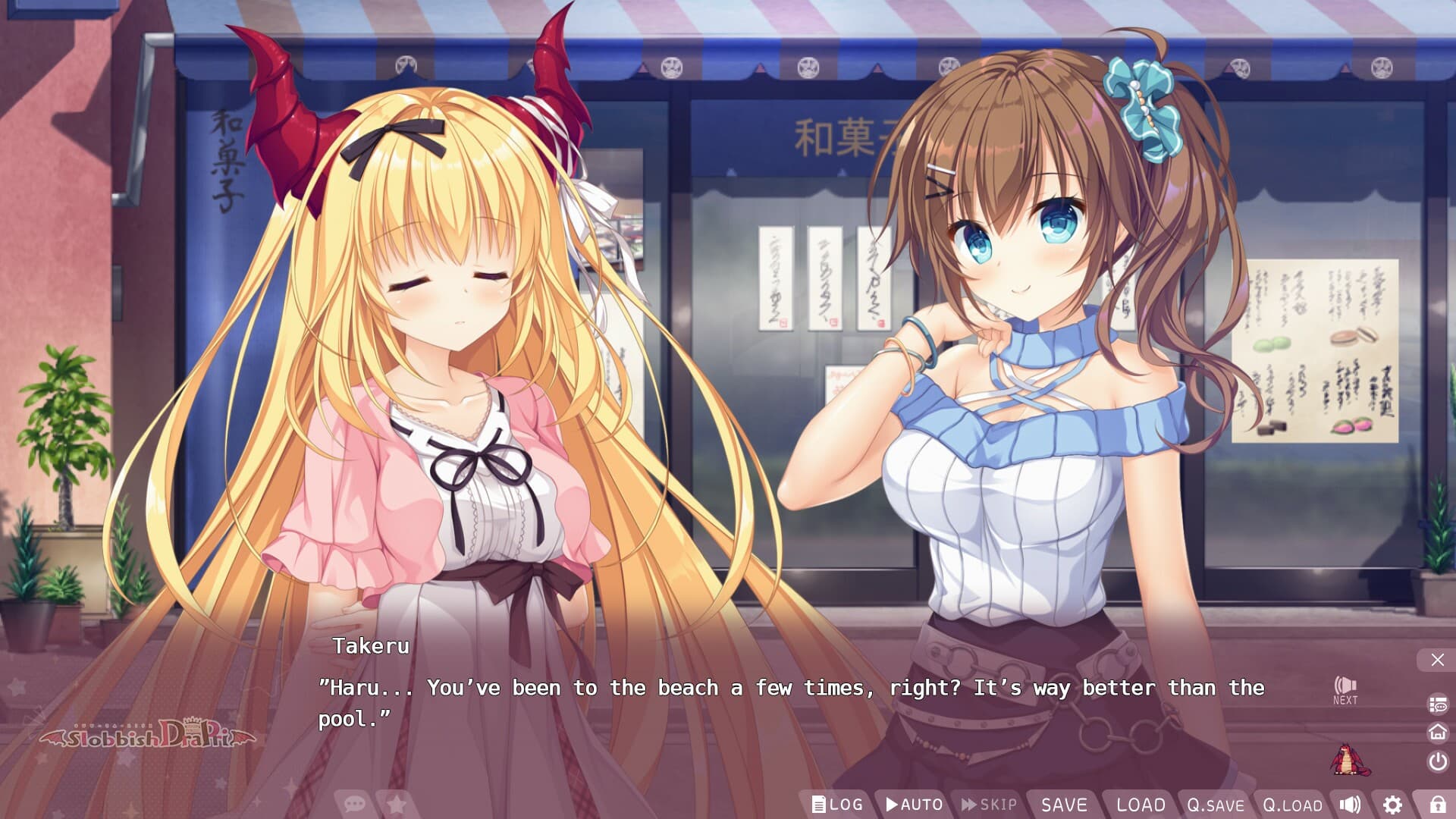Enable AUTO reading mode

[x=915, y=805]
